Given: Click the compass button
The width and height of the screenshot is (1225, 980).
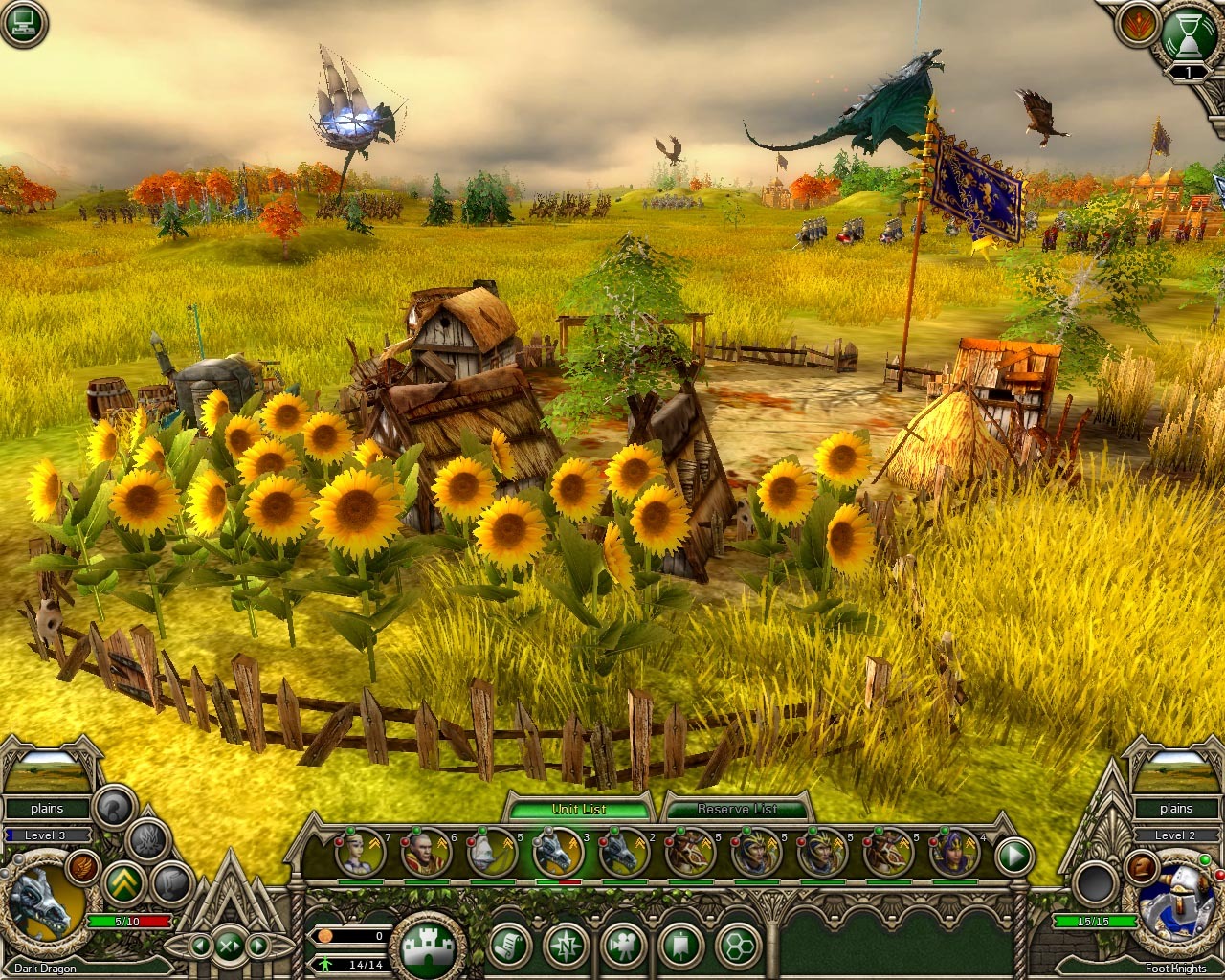Looking at the screenshot, I should click(567, 947).
